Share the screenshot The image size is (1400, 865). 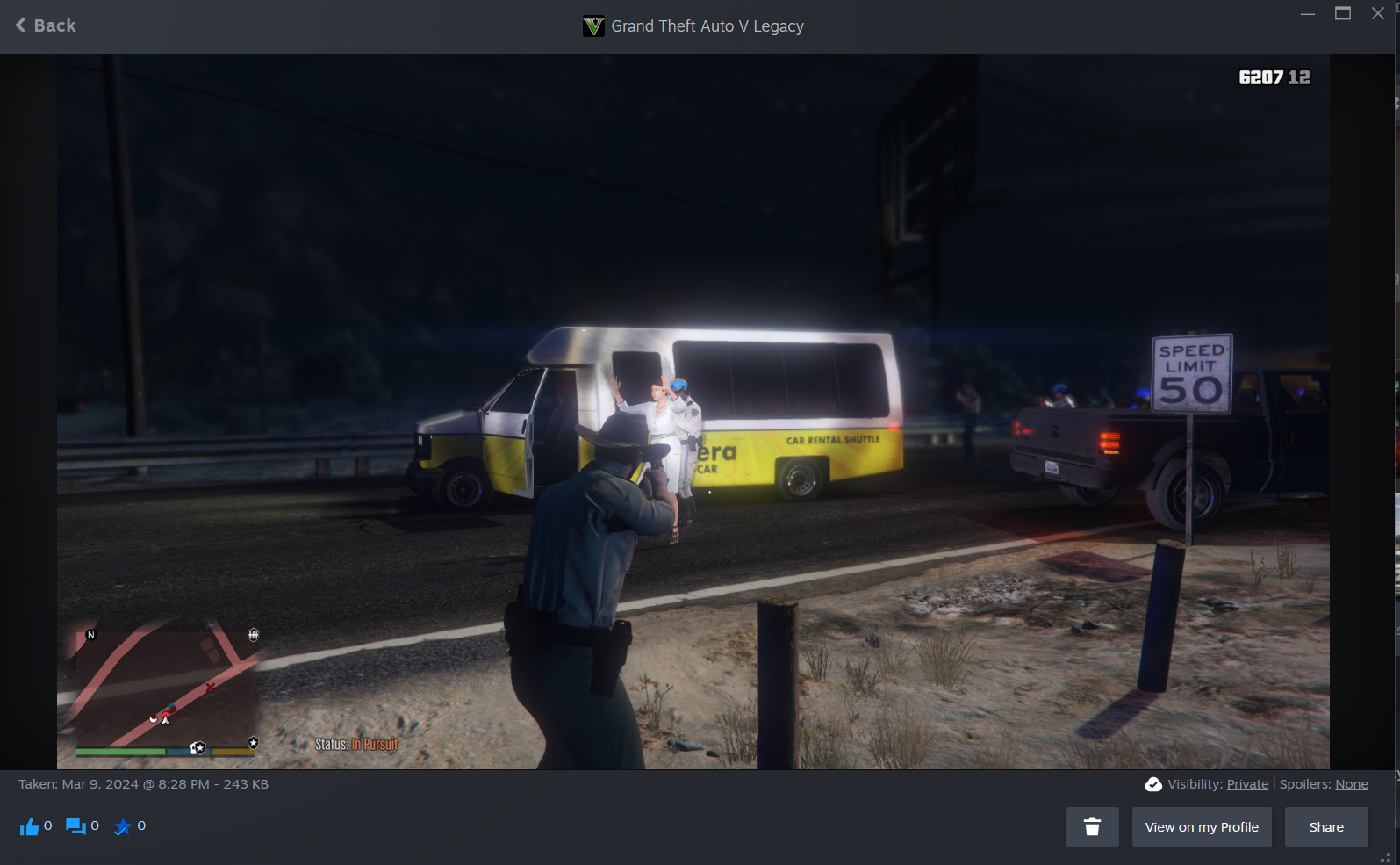[1325, 826]
